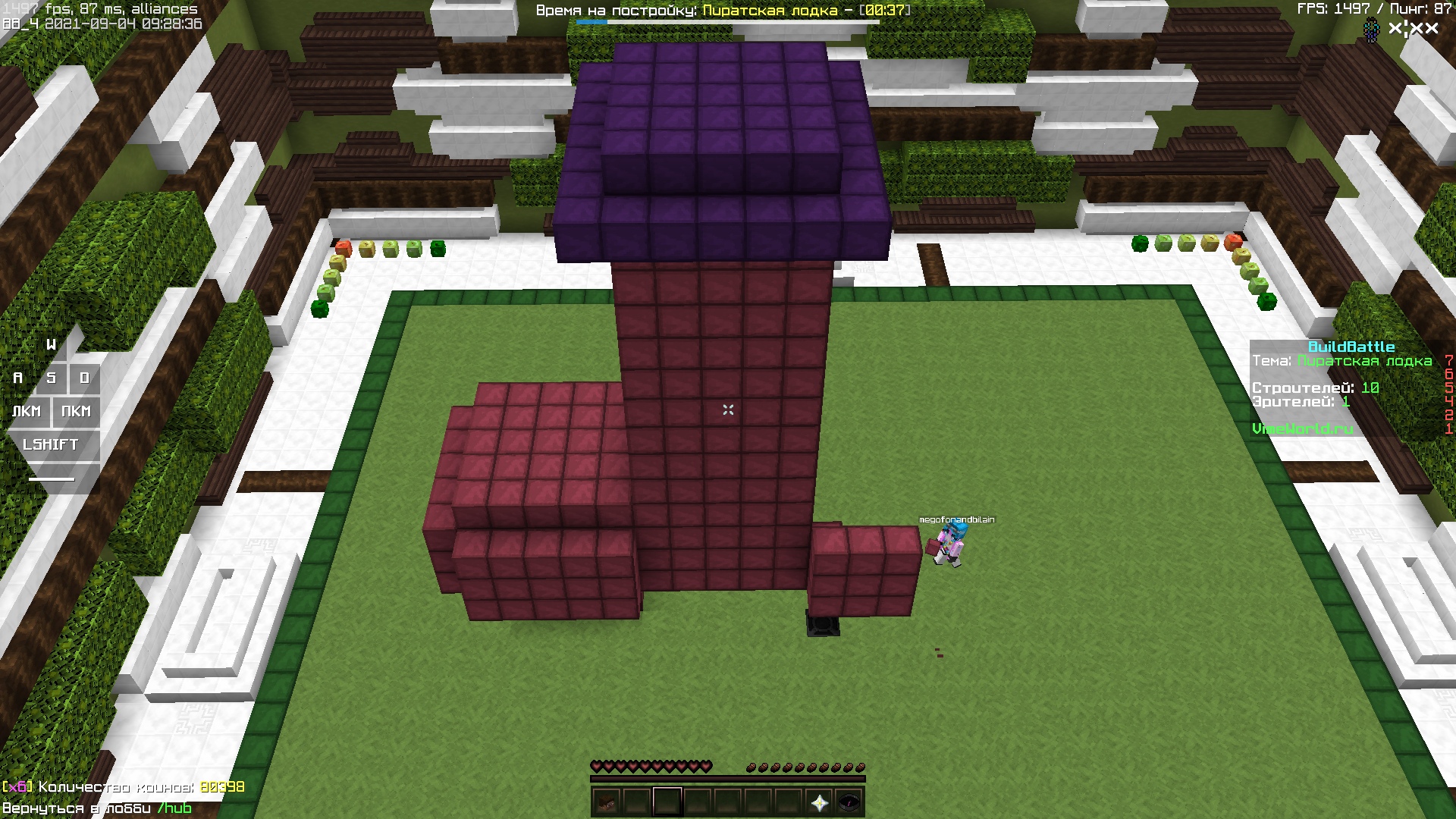Click the crosshair icon at screen center
The height and width of the screenshot is (819, 1456).
tap(728, 409)
